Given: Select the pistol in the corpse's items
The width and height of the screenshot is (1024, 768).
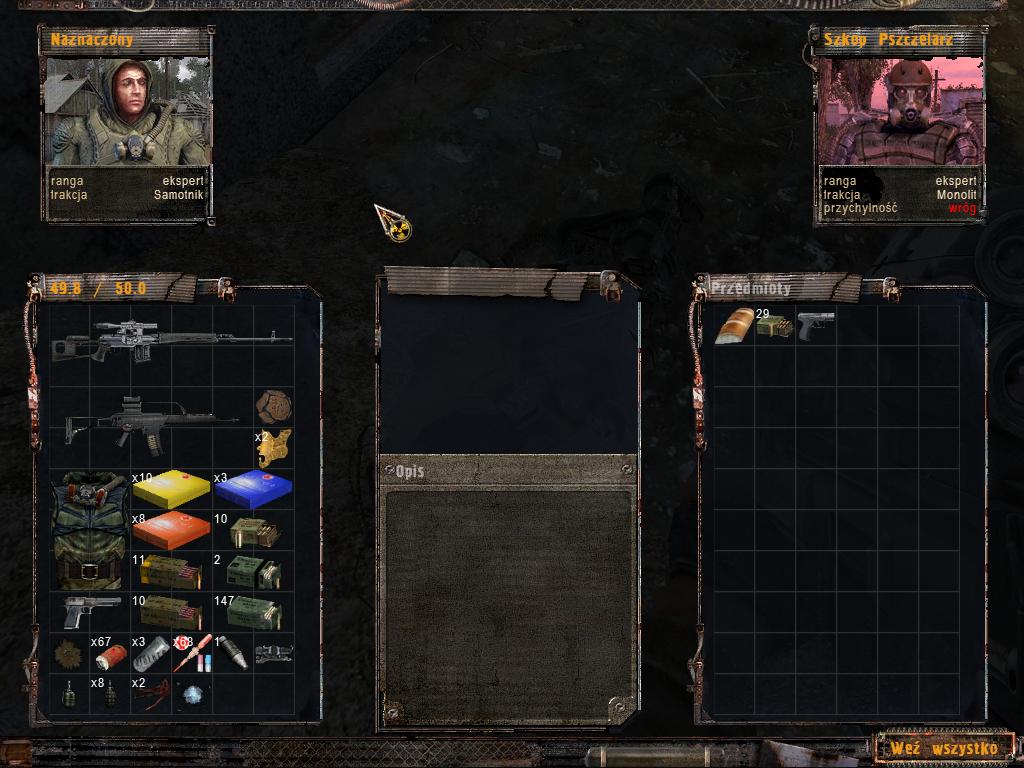Looking at the screenshot, I should pos(815,325).
